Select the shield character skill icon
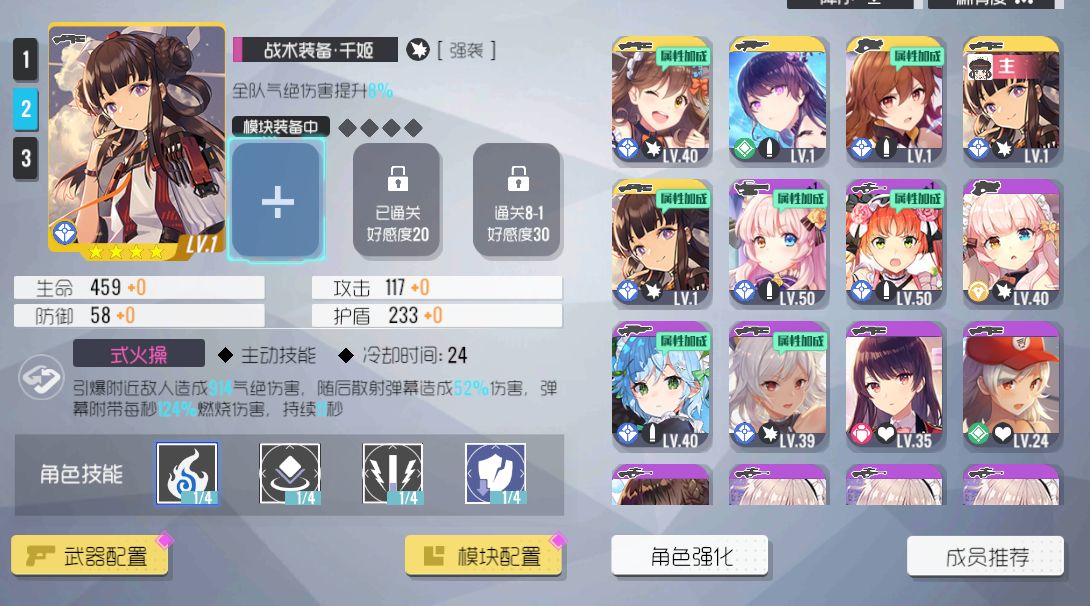This screenshot has height=606, width=1090. coord(496,473)
